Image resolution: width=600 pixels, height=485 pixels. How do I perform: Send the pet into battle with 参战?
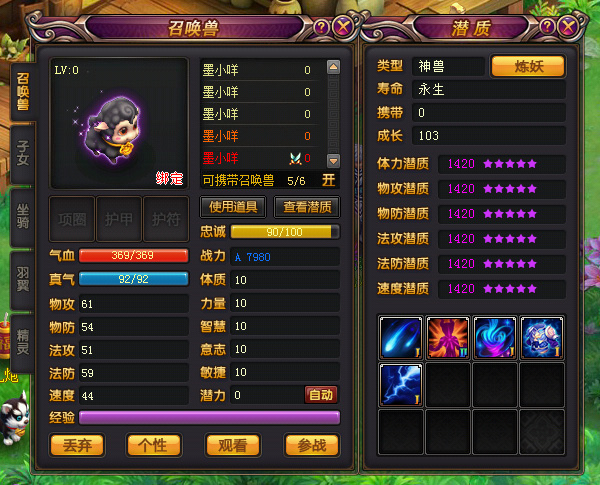pyautogui.click(x=311, y=444)
